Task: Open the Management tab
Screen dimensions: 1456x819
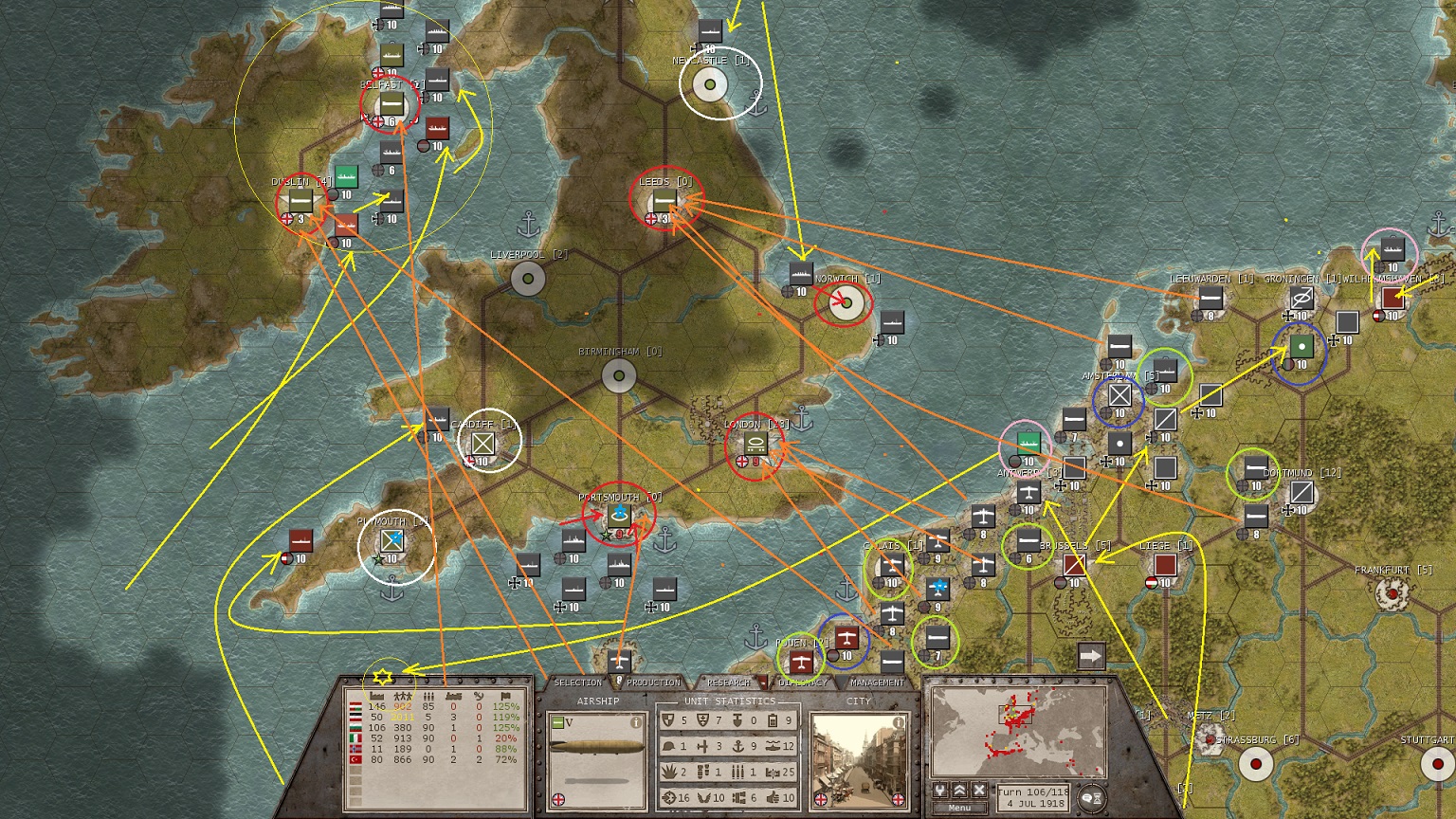Action: [x=877, y=682]
